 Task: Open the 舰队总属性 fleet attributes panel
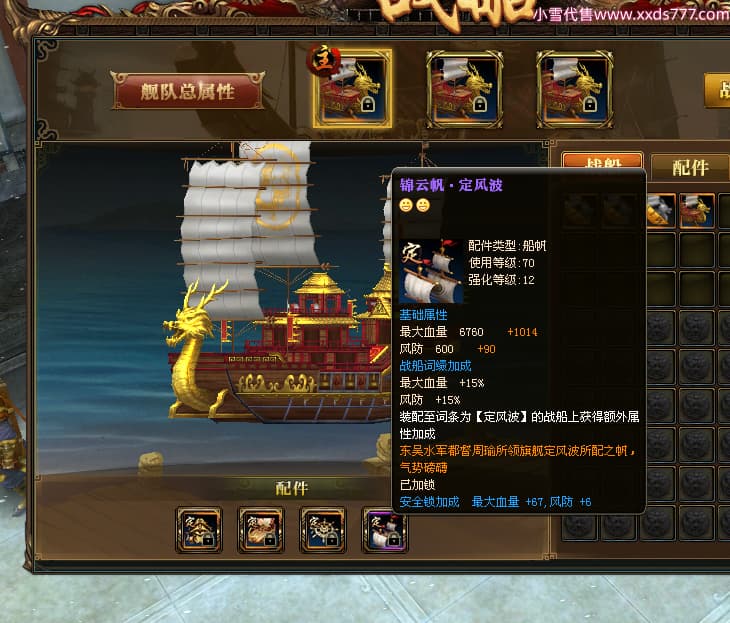[187, 92]
